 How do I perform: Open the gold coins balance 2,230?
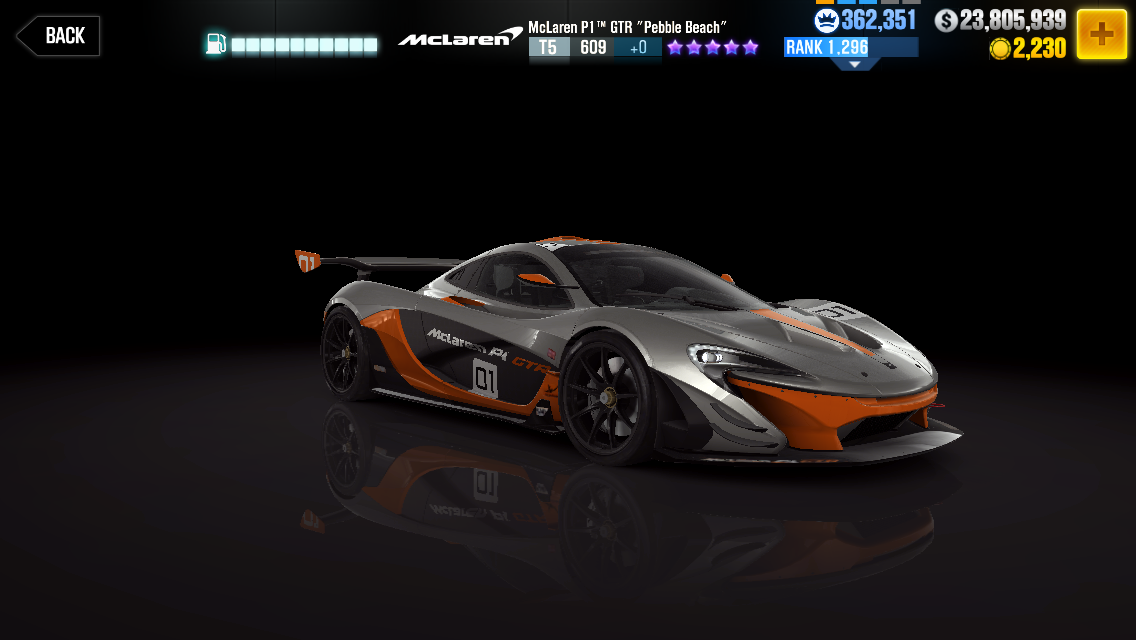pyautogui.click(x=1028, y=49)
